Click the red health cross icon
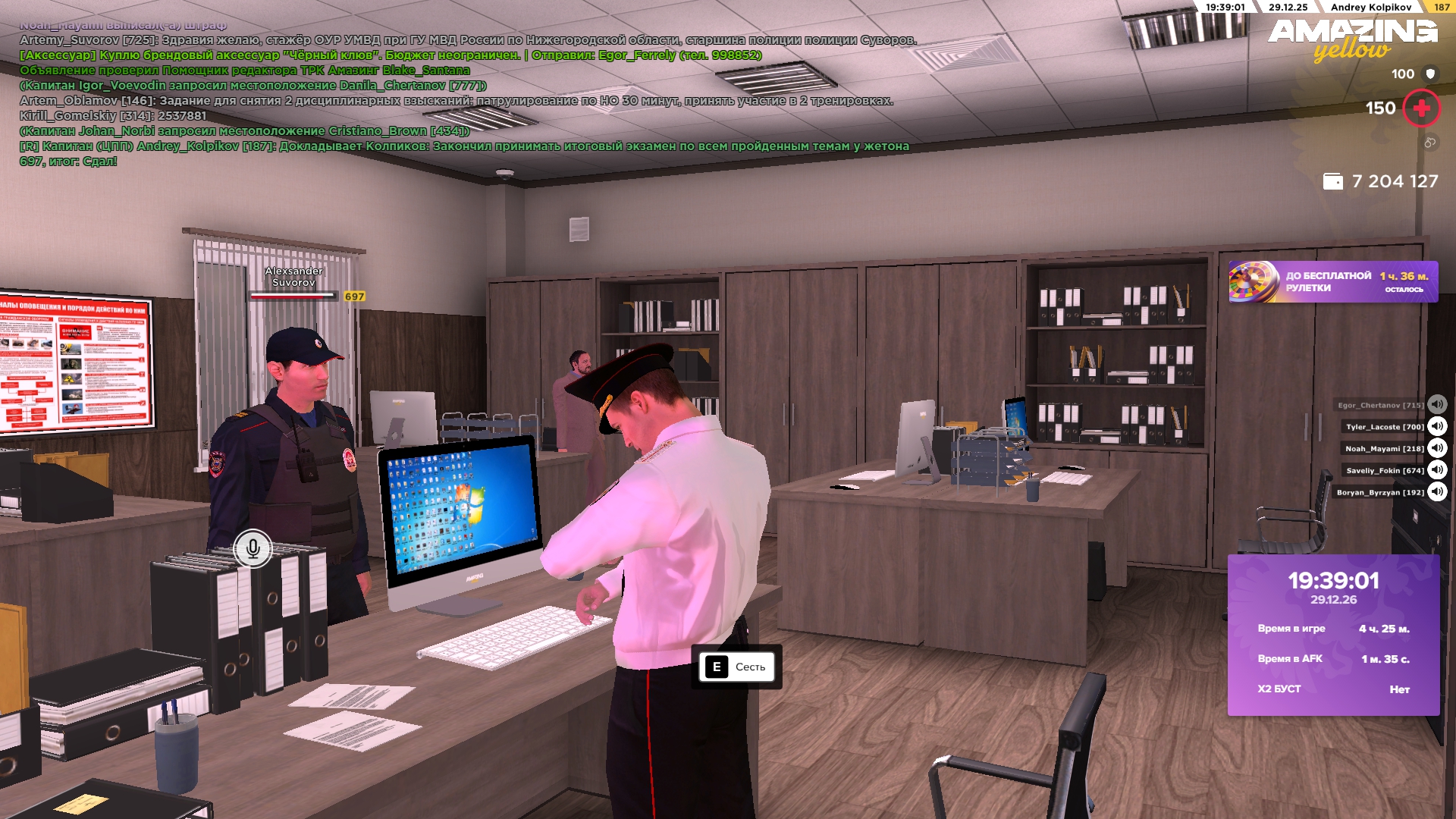 click(x=1421, y=108)
